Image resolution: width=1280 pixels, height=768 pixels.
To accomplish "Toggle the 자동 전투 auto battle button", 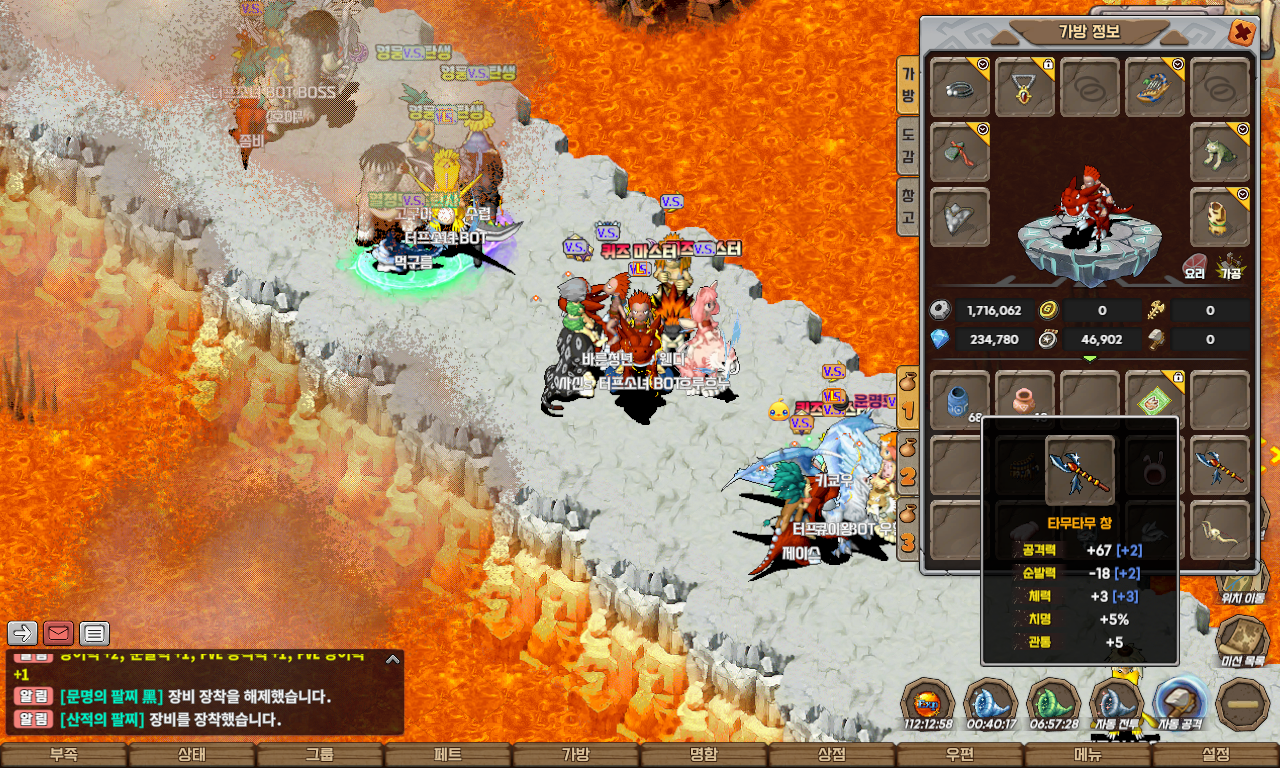I will coord(1116,704).
